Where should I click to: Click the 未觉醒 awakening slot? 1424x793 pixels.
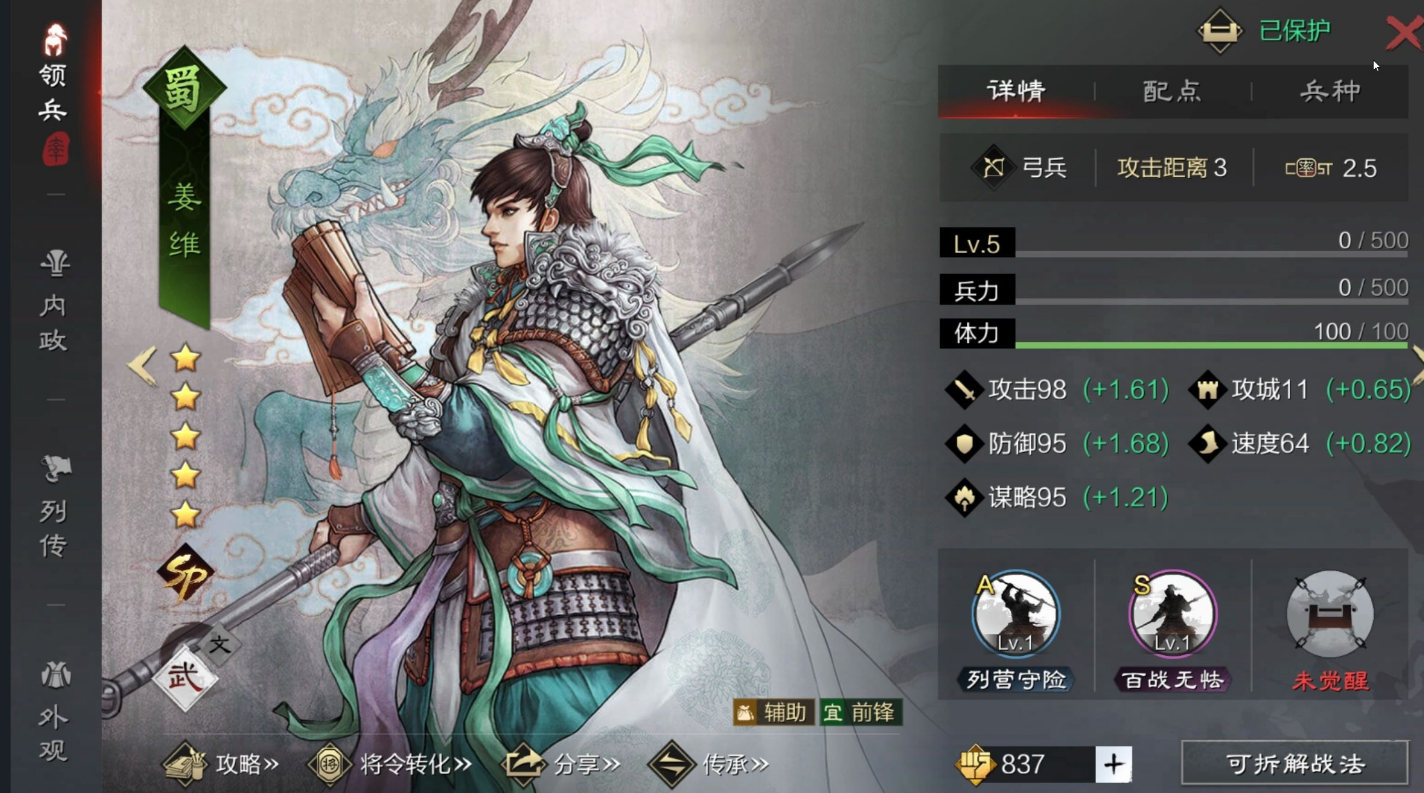(x=1329, y=615)
